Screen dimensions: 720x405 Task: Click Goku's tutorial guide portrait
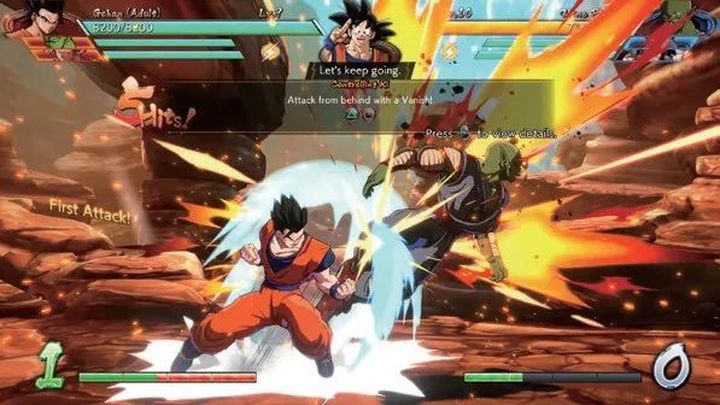click(359, 30)
